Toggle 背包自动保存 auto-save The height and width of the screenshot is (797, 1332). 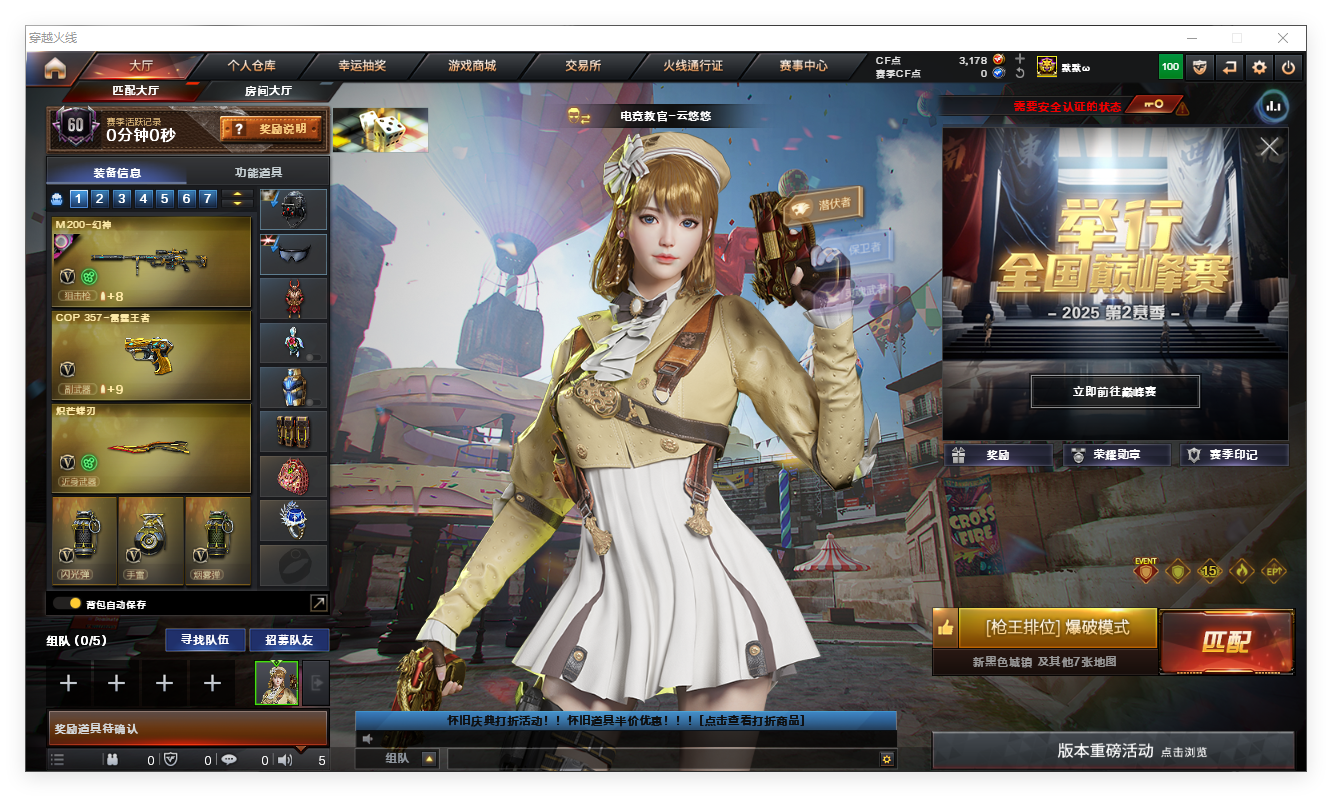coord(74,603)
